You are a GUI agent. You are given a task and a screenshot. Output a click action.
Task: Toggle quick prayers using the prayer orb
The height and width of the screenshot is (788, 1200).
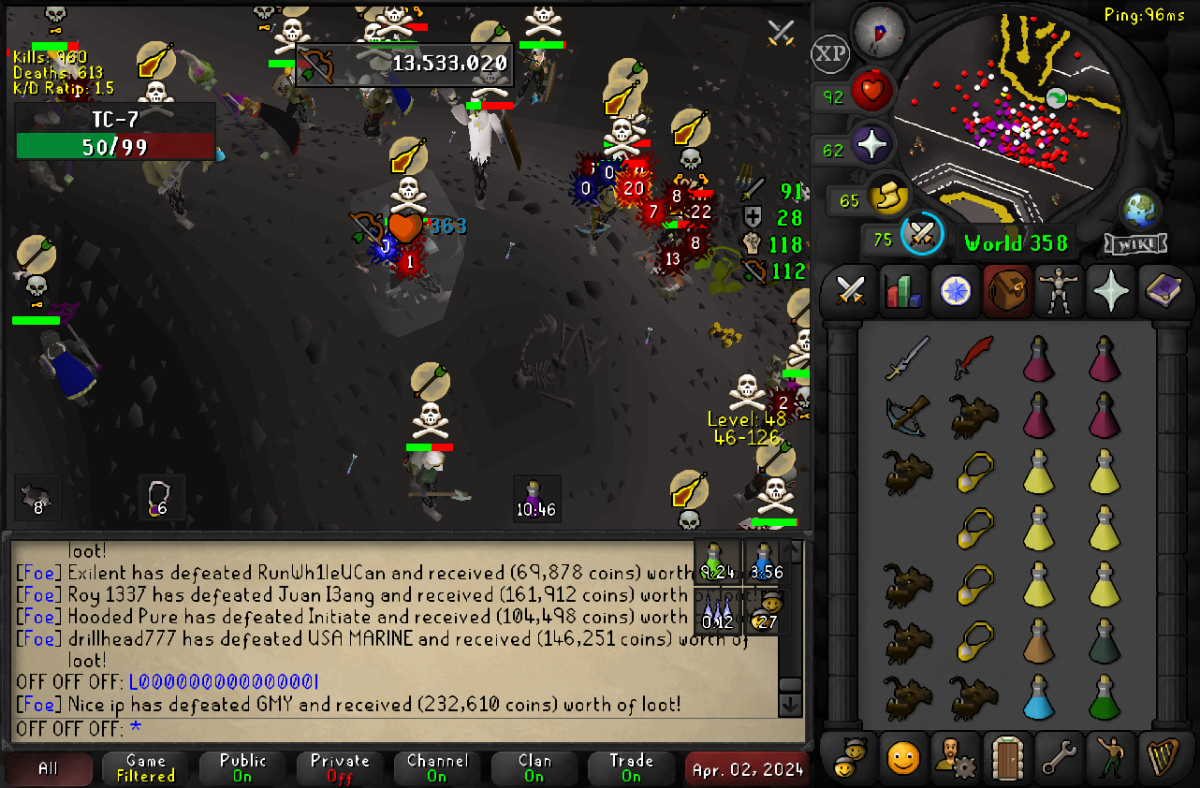pyautogui.click(x=872, y=146)
